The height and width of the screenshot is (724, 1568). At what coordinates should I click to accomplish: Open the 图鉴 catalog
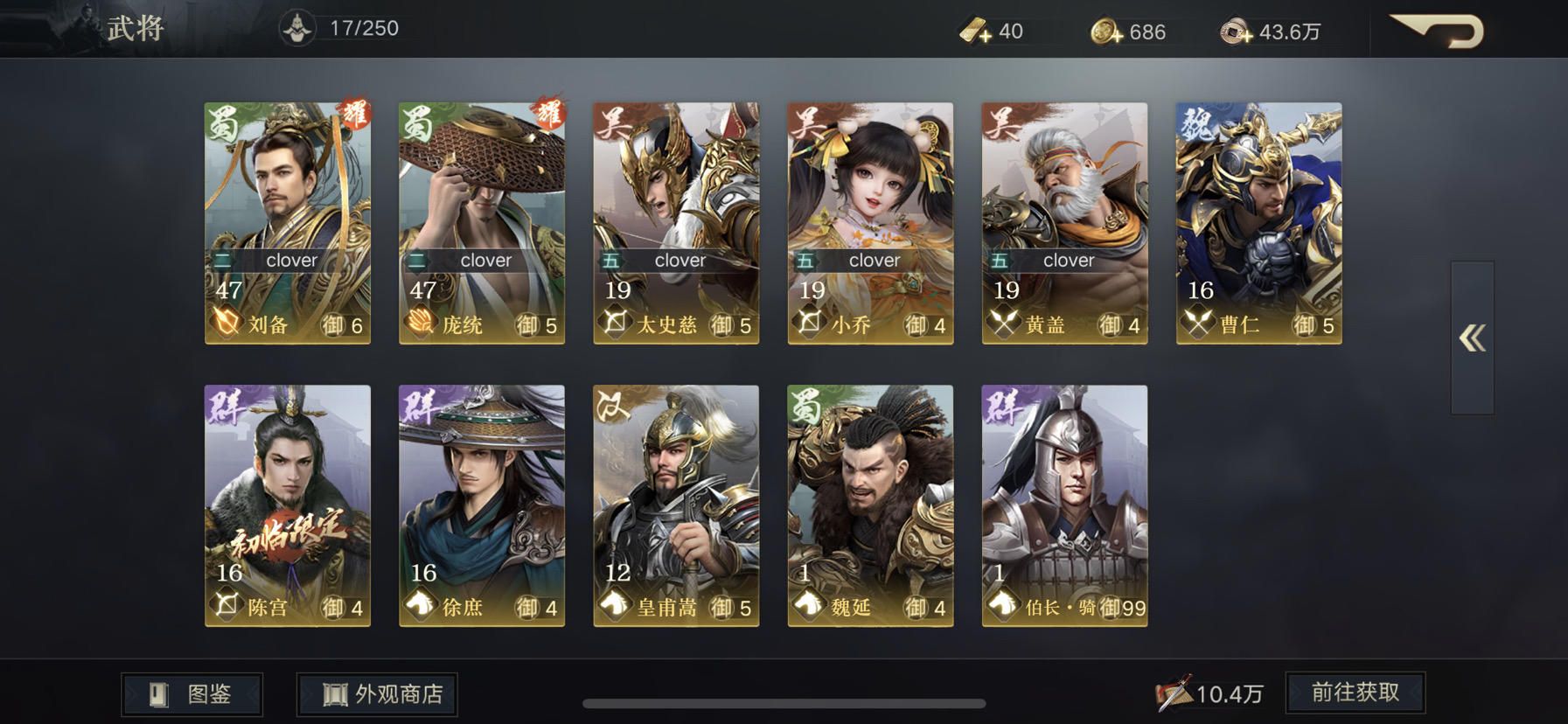coord(191,693)
